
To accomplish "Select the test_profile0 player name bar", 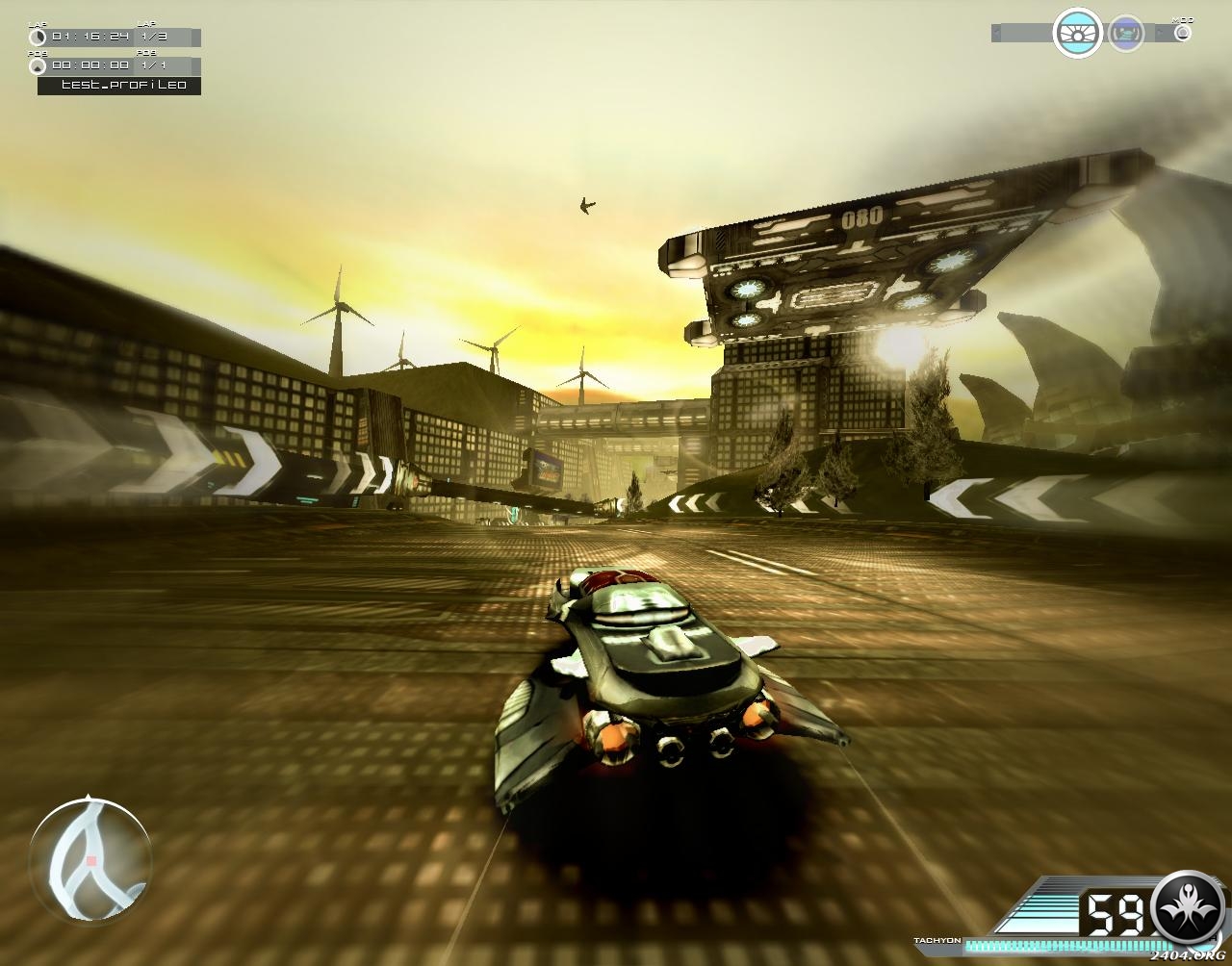I will pos(119,85).
